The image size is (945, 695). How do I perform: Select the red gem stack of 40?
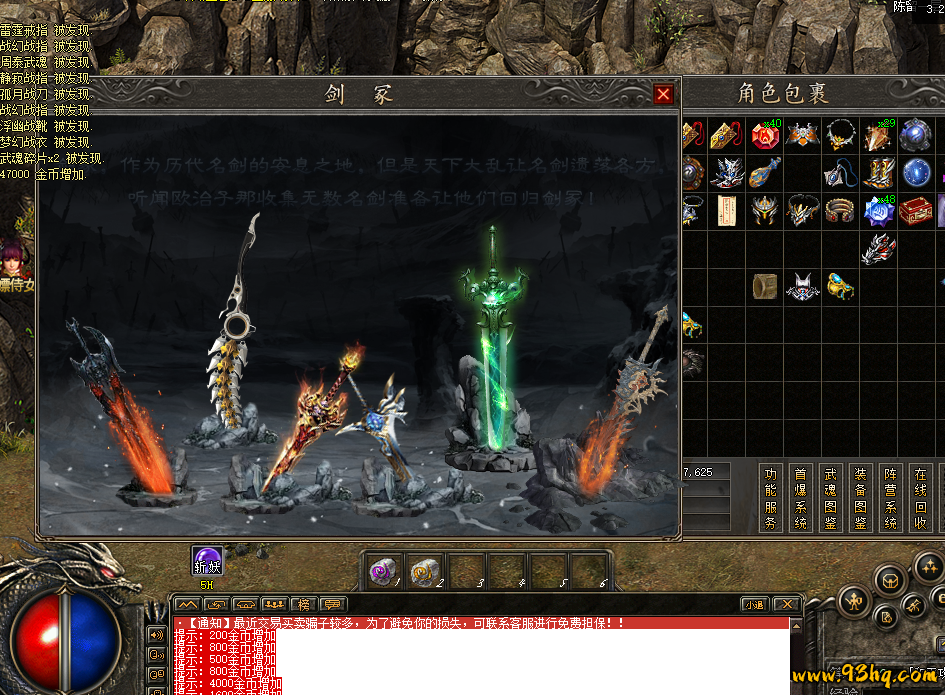(x=766, y=135)
